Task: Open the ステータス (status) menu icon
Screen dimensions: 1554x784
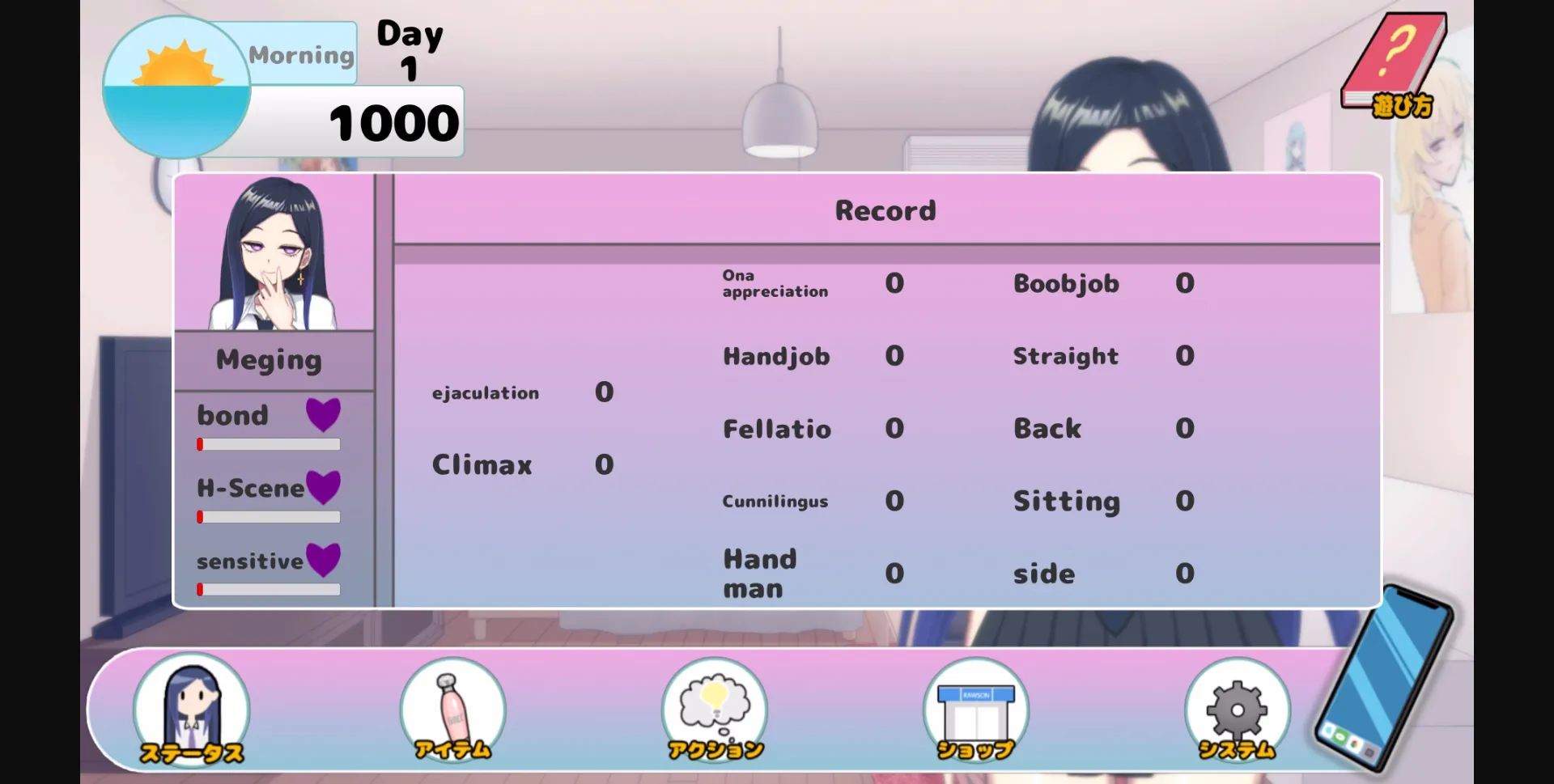Action: click(191, 708)
